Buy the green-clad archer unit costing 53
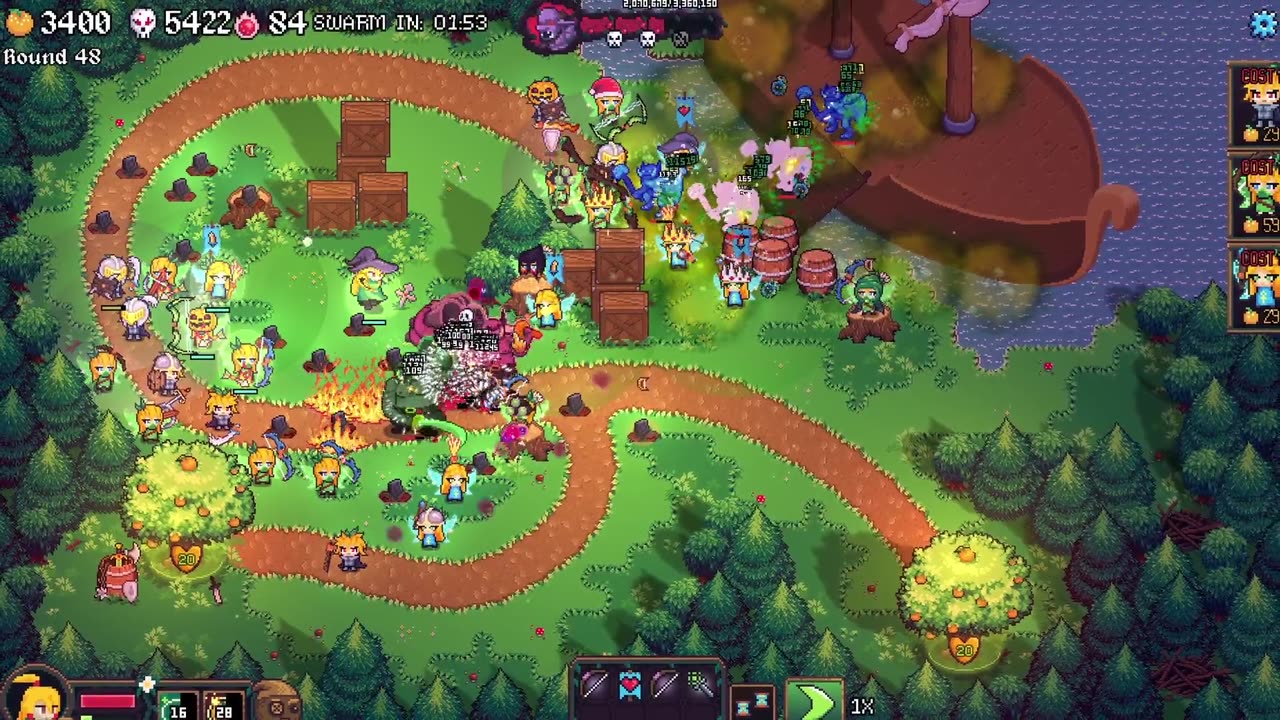Screen dimensions: 1280x720 pos(1256,197)
